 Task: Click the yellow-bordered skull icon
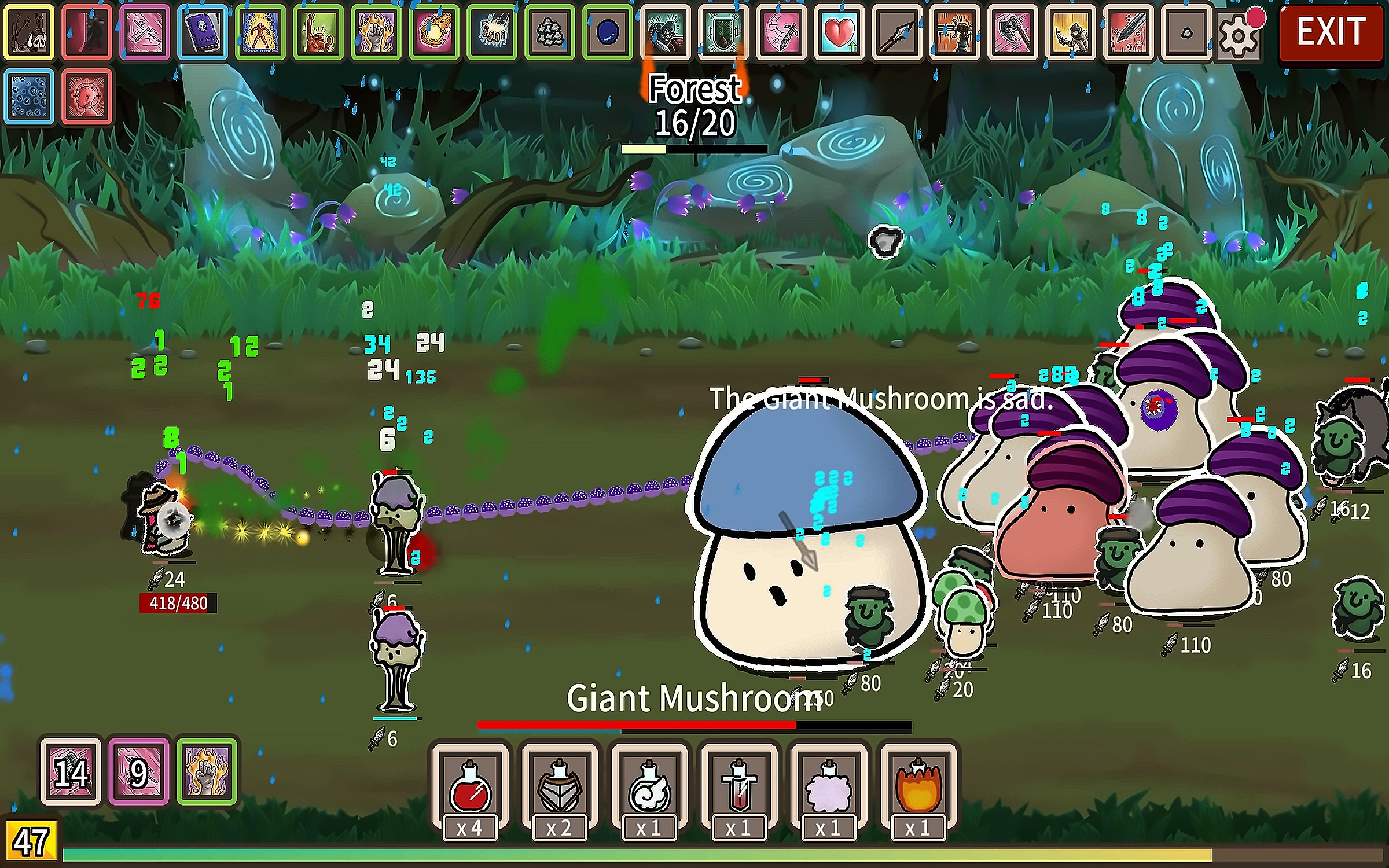29,32
